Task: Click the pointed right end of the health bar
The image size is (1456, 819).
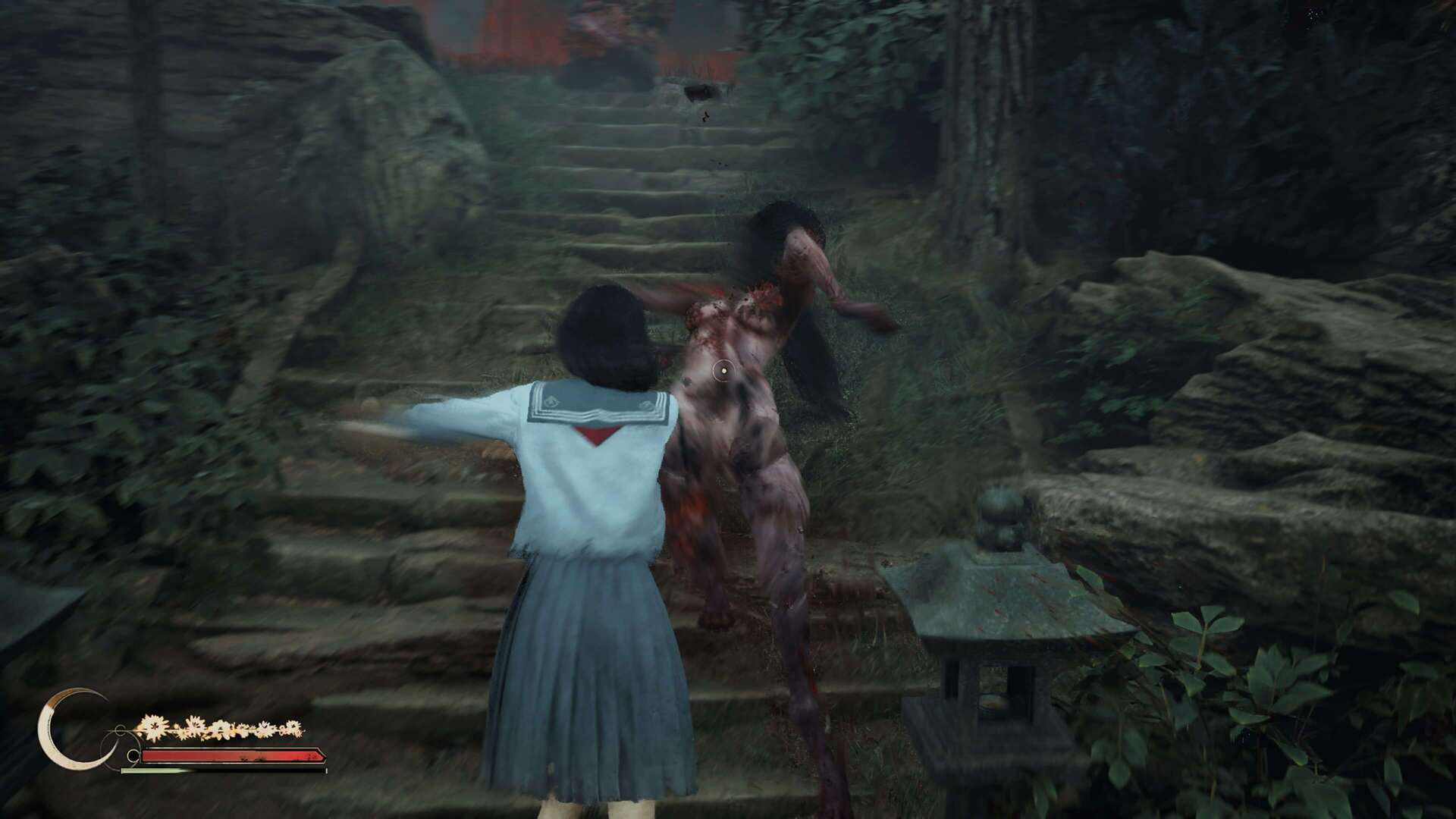Action: 322,755
